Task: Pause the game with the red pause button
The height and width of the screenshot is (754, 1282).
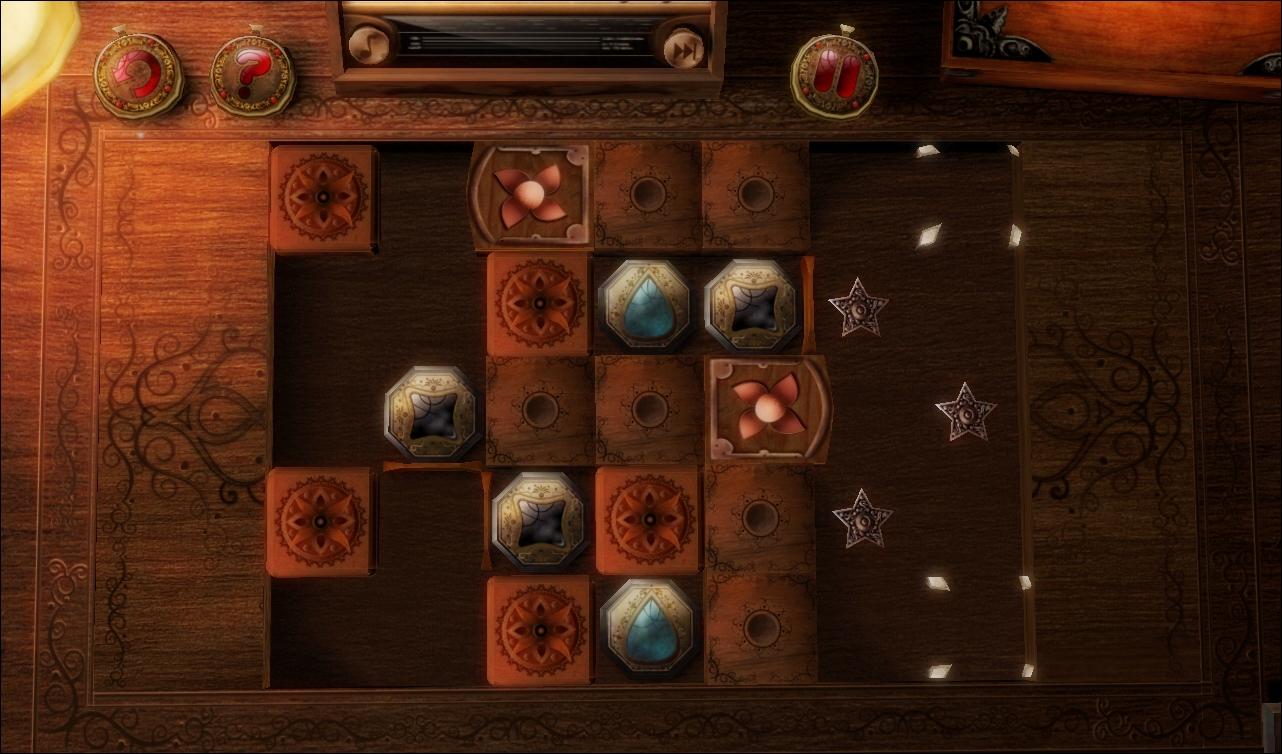Action: 833,75
